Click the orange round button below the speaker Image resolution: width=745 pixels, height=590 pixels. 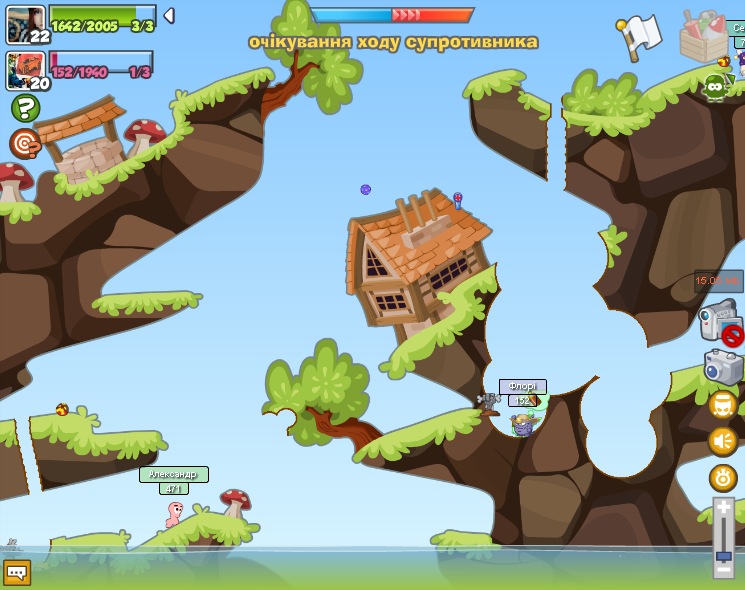coord(723,477)
